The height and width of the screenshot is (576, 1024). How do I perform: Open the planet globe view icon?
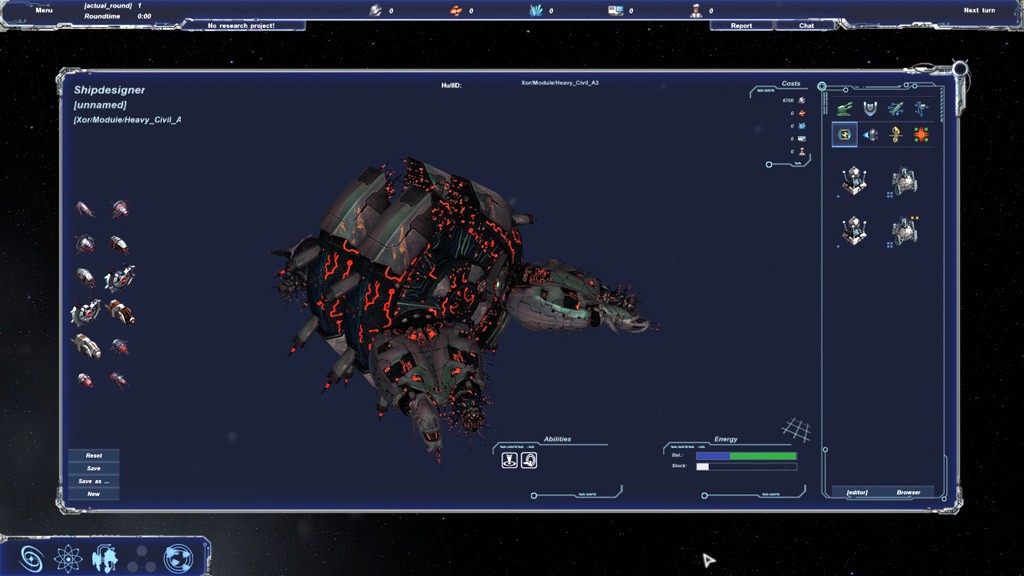coord(178,558)
